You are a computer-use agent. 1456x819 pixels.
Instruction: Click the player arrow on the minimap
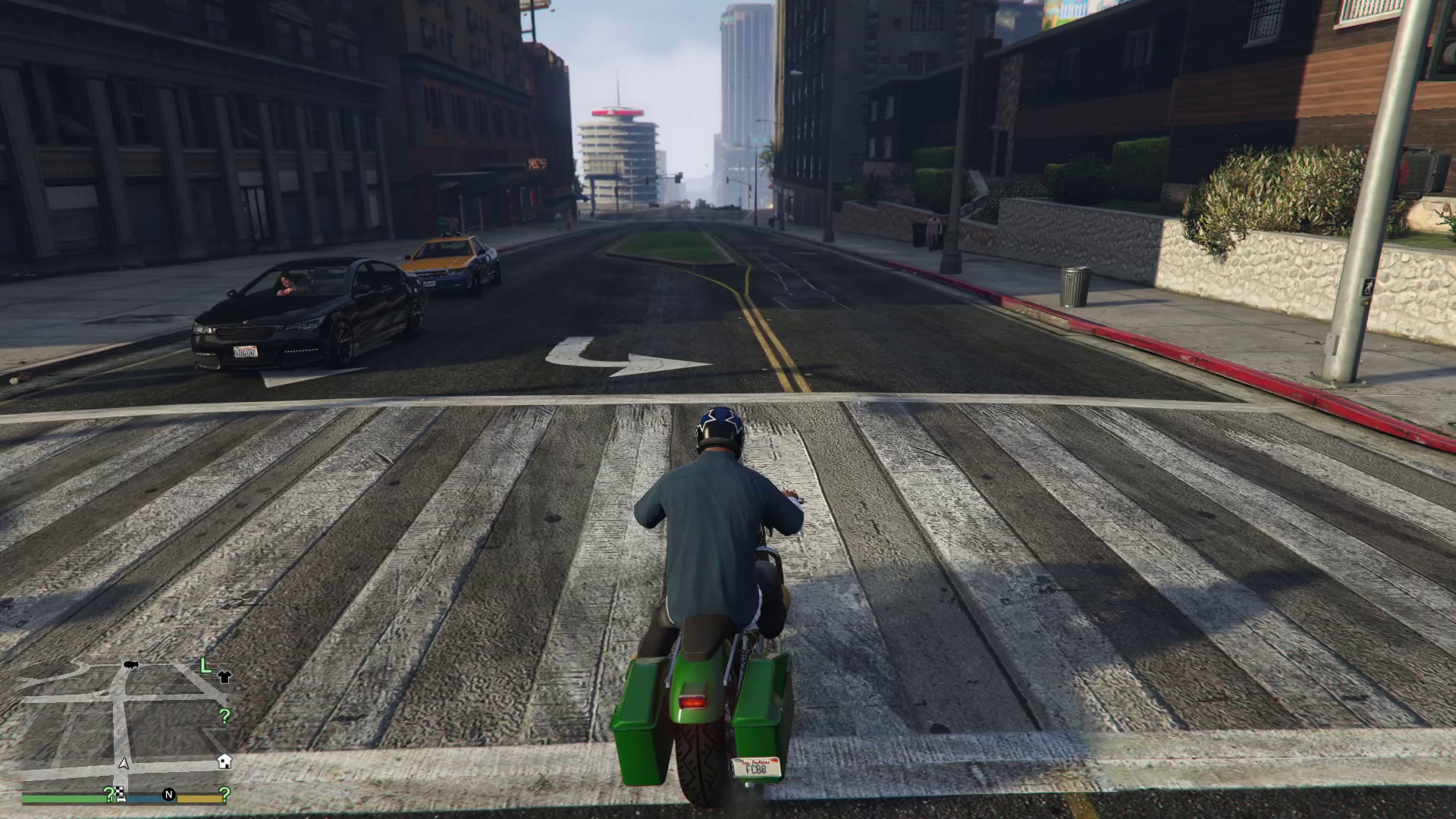[124, 764]
